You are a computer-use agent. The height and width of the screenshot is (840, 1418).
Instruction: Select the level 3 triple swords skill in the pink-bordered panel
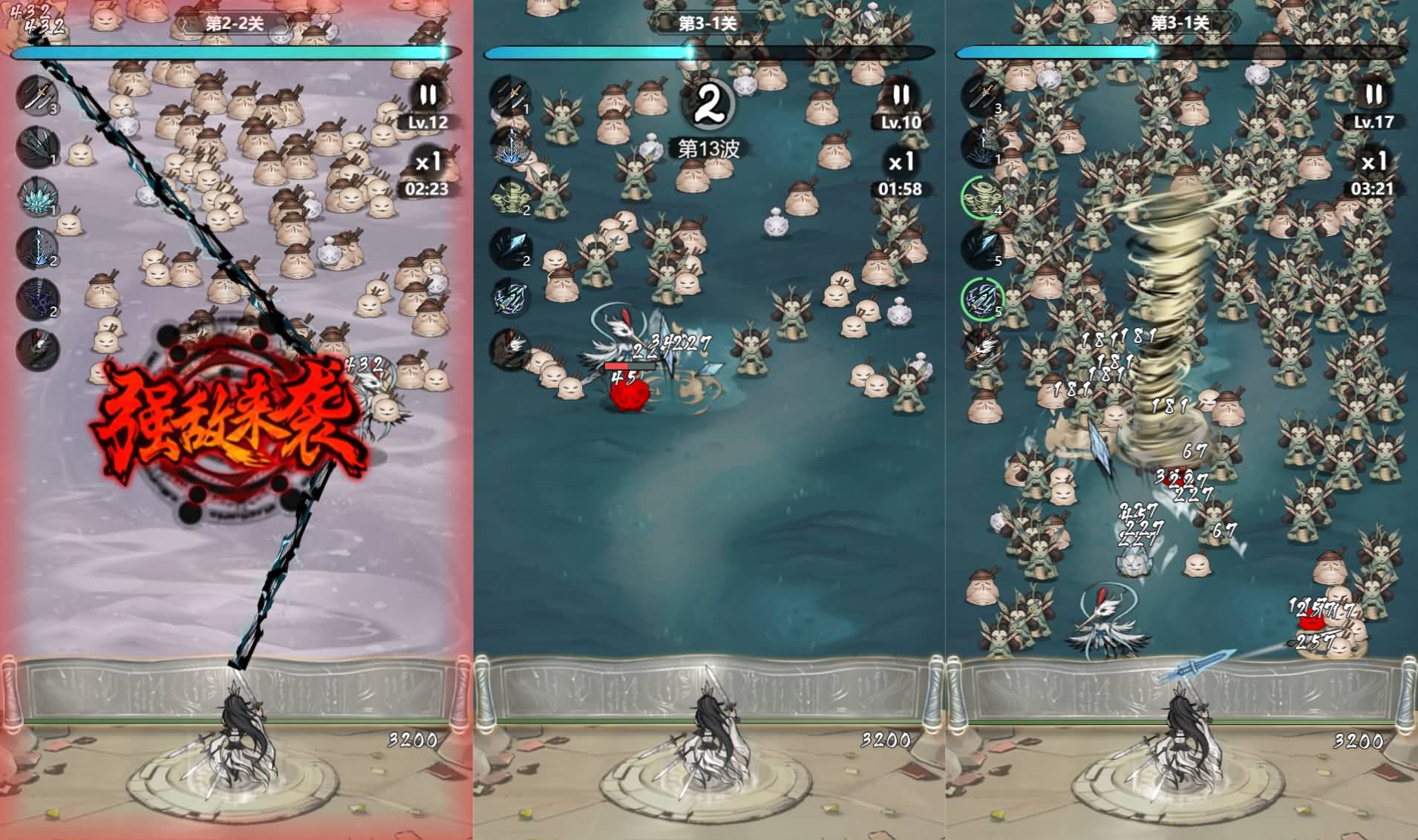pos(37,96)
